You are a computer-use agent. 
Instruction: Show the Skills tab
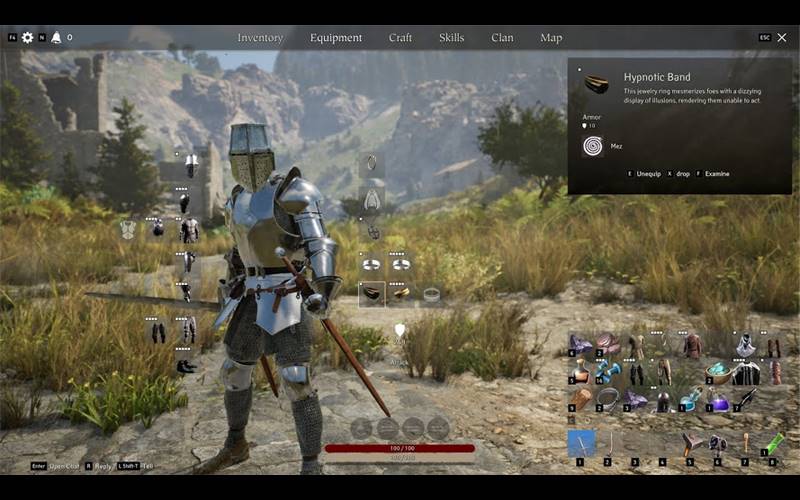(451, 38)
